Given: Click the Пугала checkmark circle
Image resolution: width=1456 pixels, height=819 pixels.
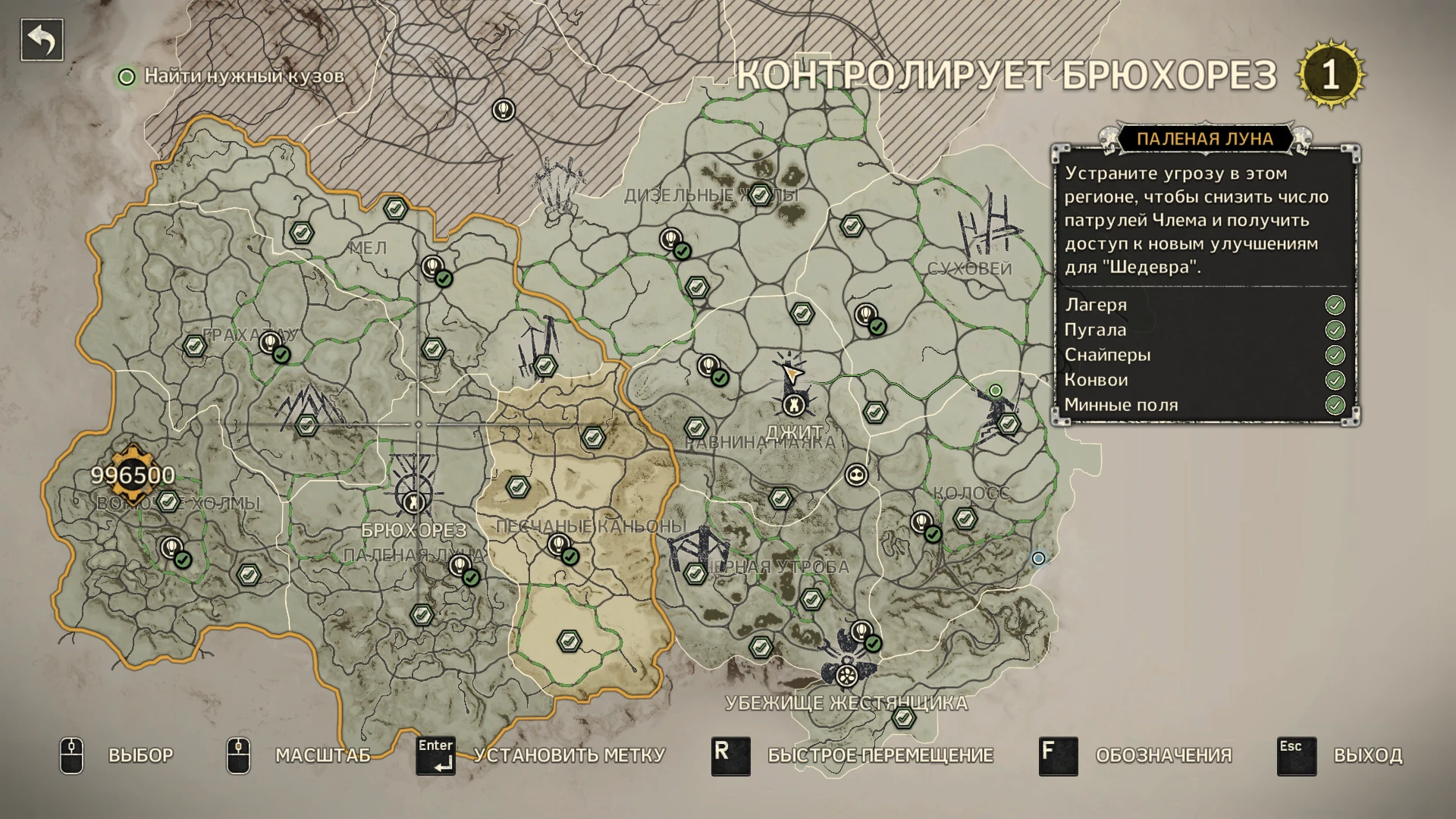Looking at the screenshot, I should (x=1335, y=330).
